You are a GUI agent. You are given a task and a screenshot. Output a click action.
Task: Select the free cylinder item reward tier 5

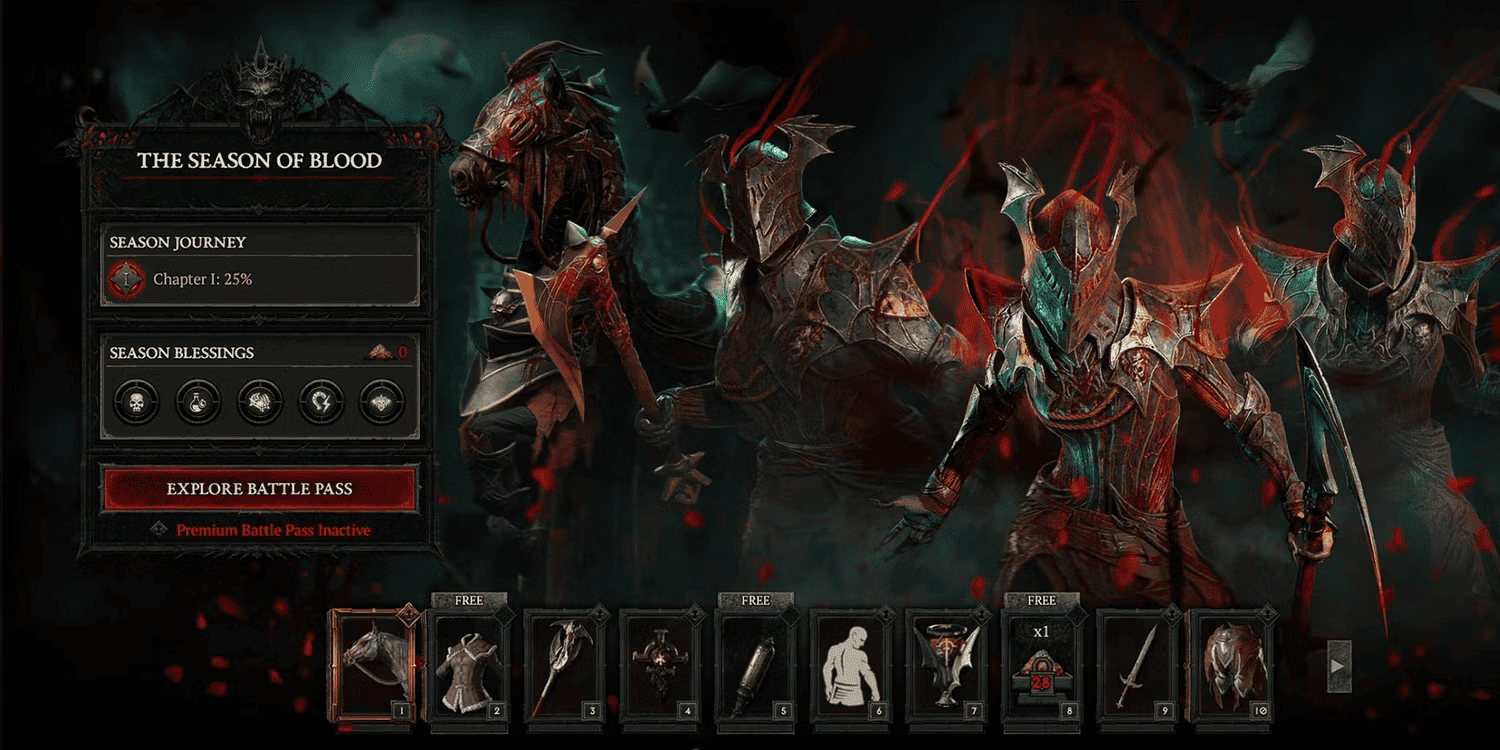click(x=755, y=664)
